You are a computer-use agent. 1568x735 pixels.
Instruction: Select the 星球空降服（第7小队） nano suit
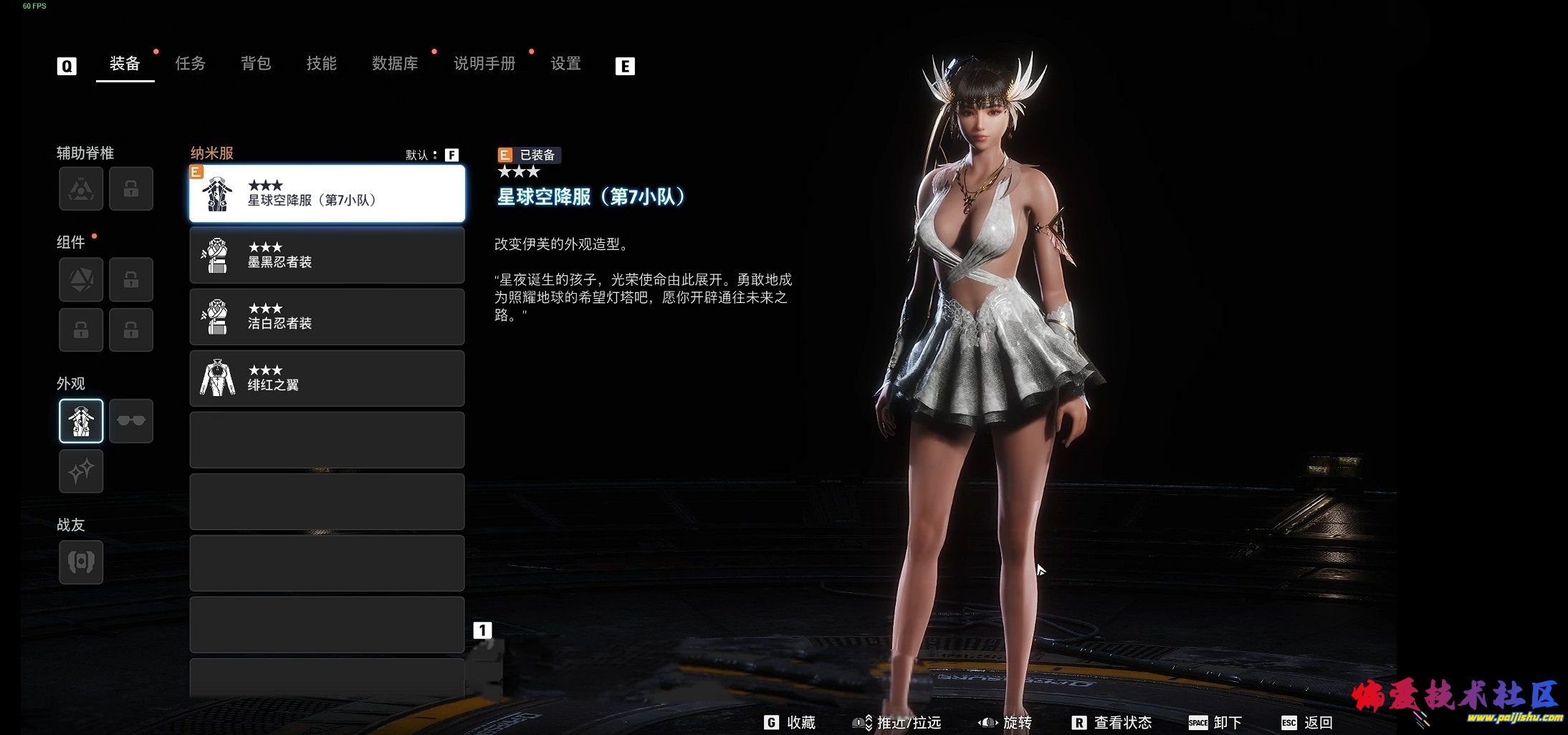coord(327,193)
